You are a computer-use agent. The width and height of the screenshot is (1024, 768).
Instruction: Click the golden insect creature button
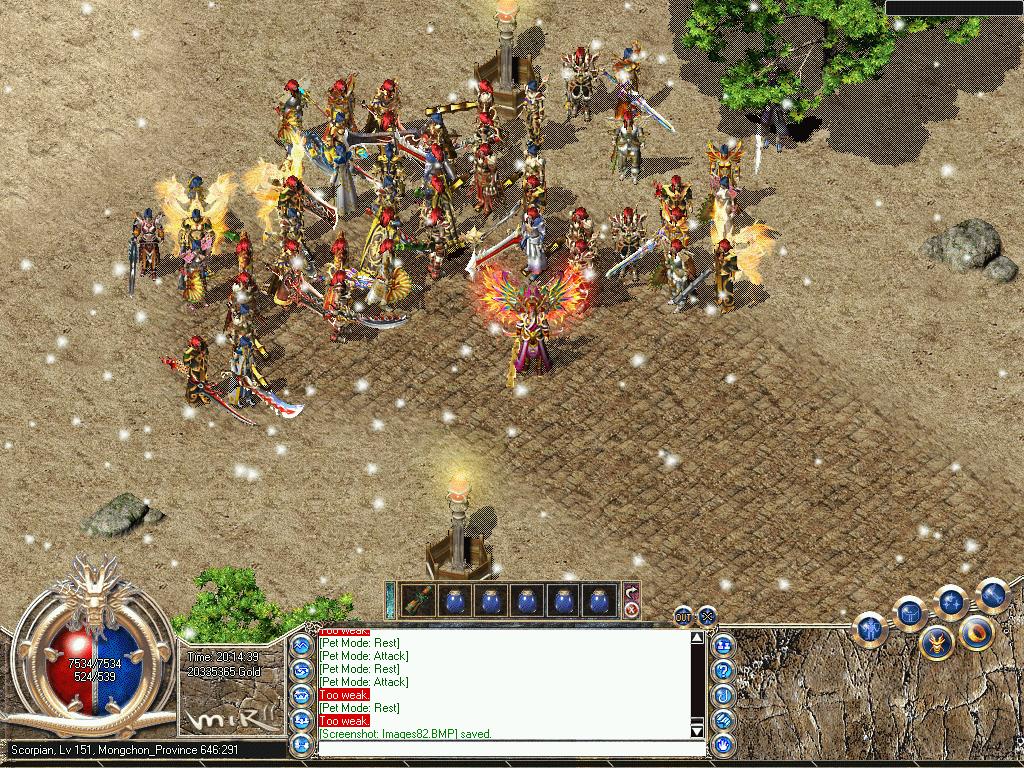936,641
